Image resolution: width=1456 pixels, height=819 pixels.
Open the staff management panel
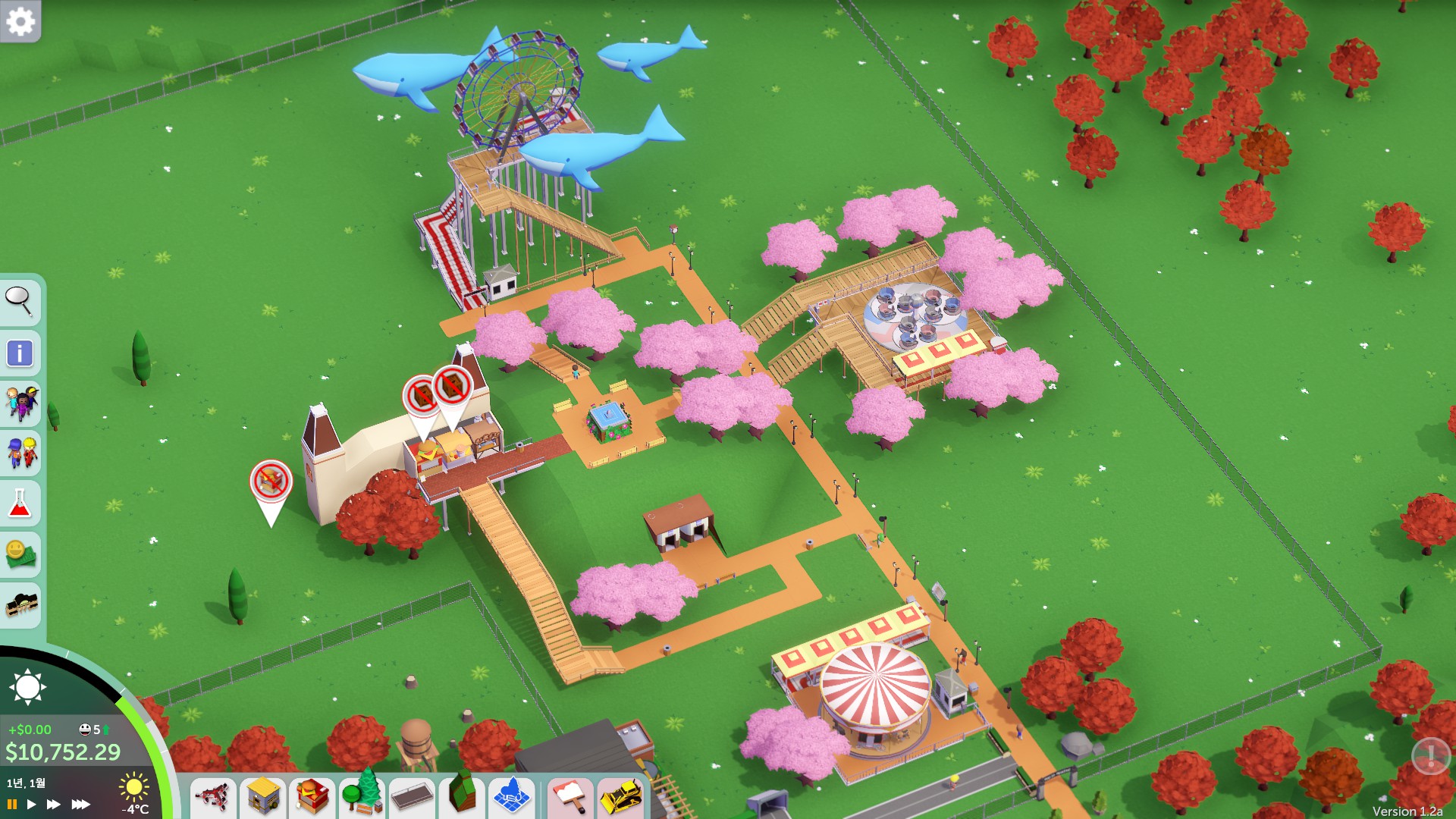tap(20, 453)
